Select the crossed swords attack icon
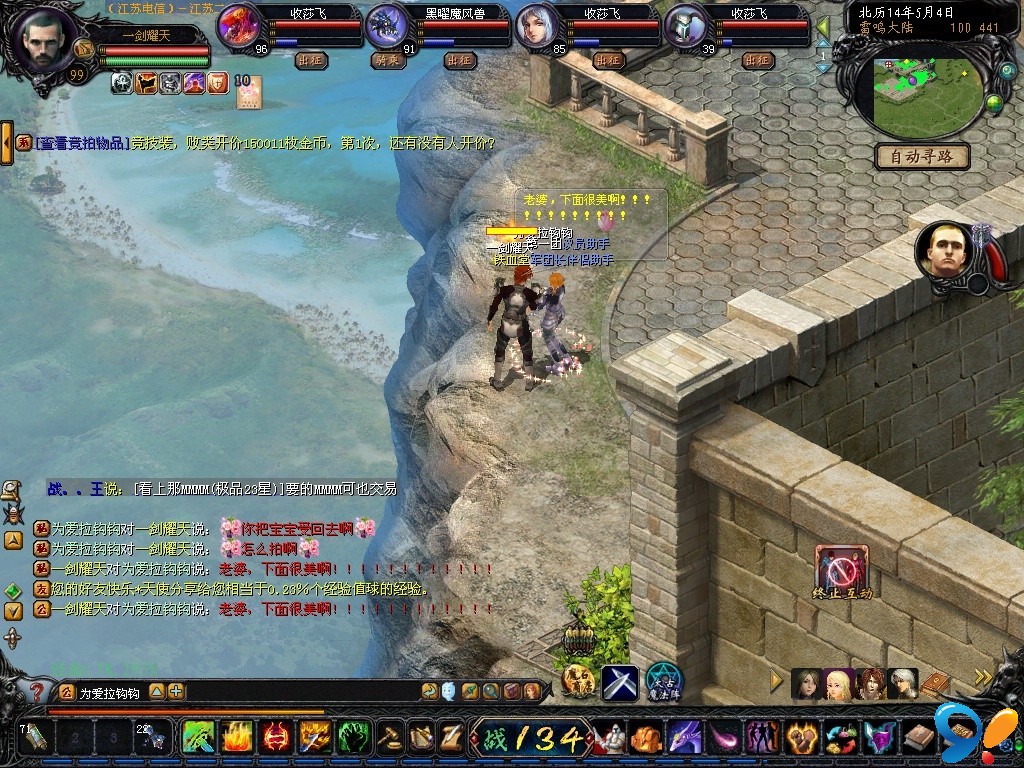 (x=620, y=682)
